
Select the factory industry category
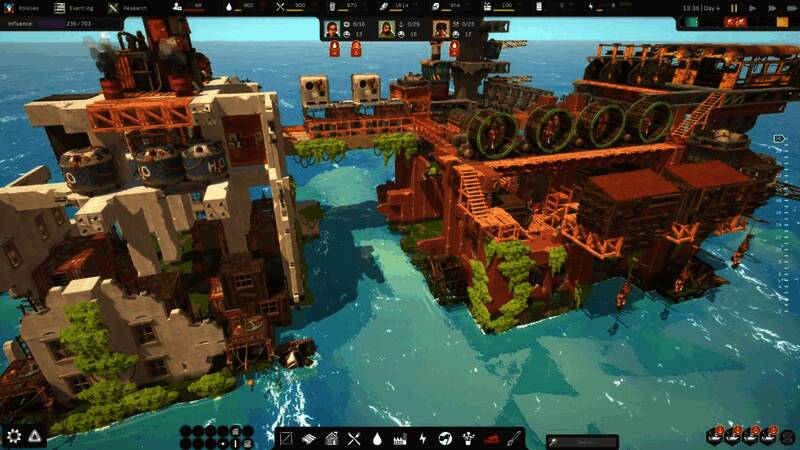(400, 438)
